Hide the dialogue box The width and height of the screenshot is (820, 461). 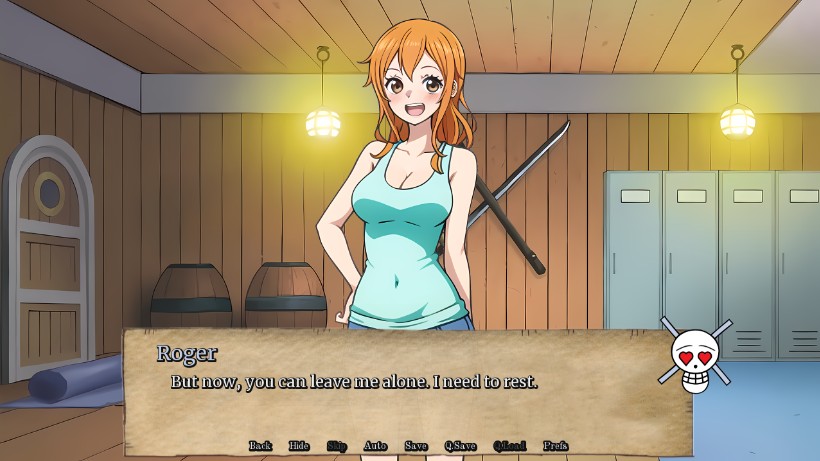(x=299, y=446)
